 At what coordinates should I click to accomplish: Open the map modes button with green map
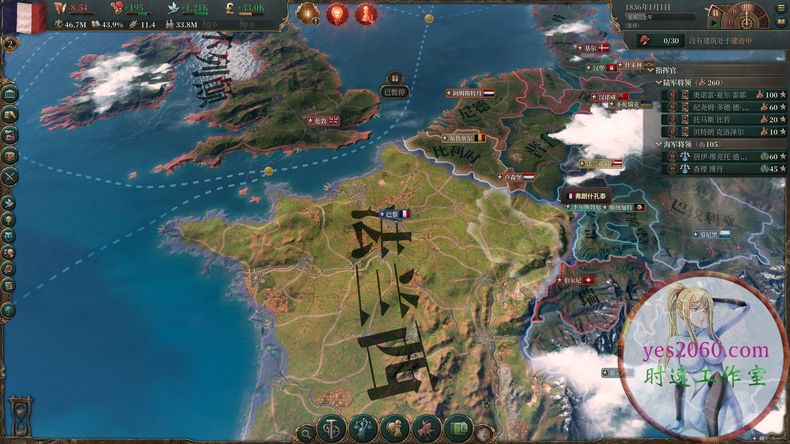459,429
